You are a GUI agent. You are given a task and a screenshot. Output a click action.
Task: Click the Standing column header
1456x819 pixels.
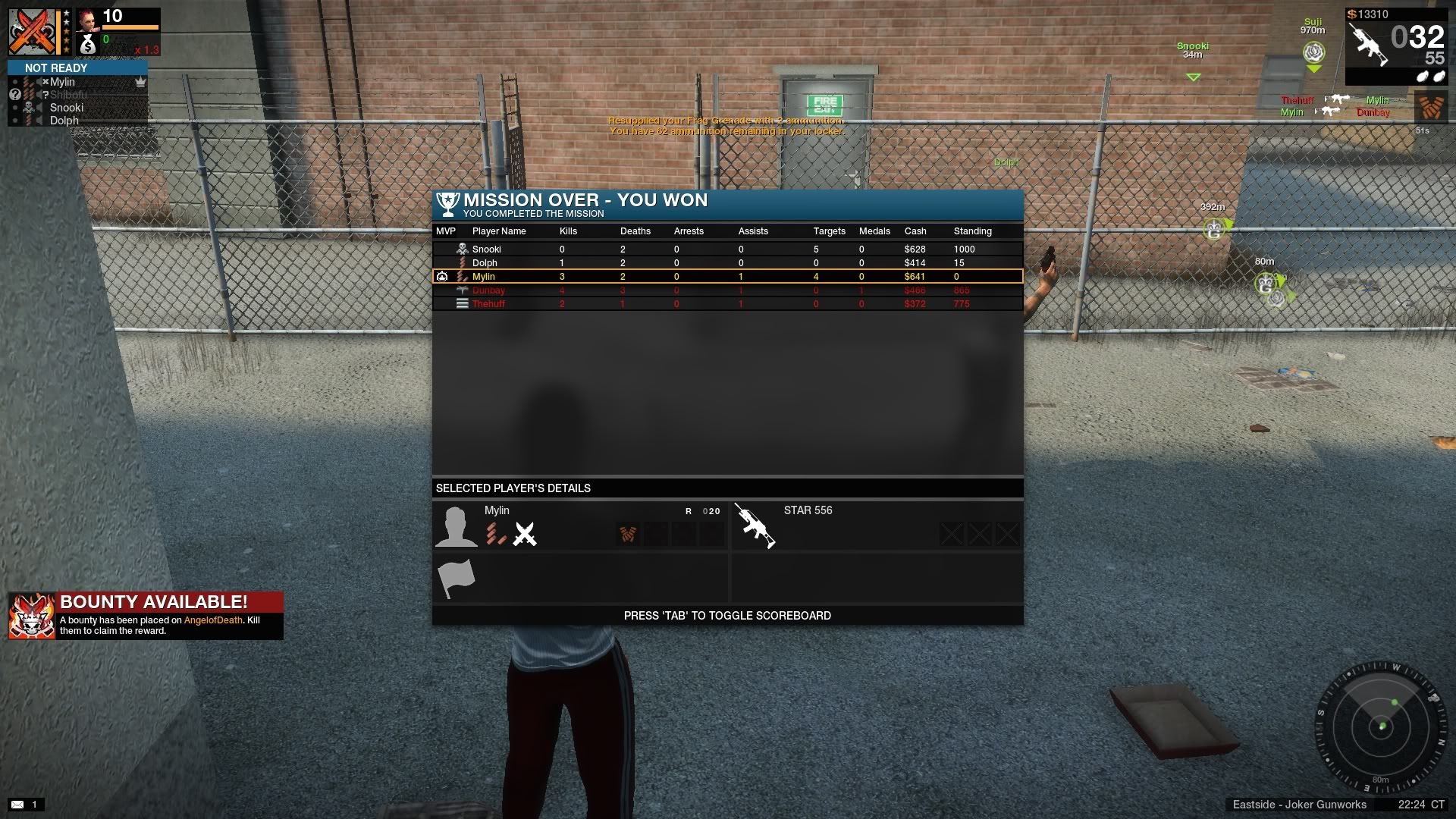pos(972,231)
